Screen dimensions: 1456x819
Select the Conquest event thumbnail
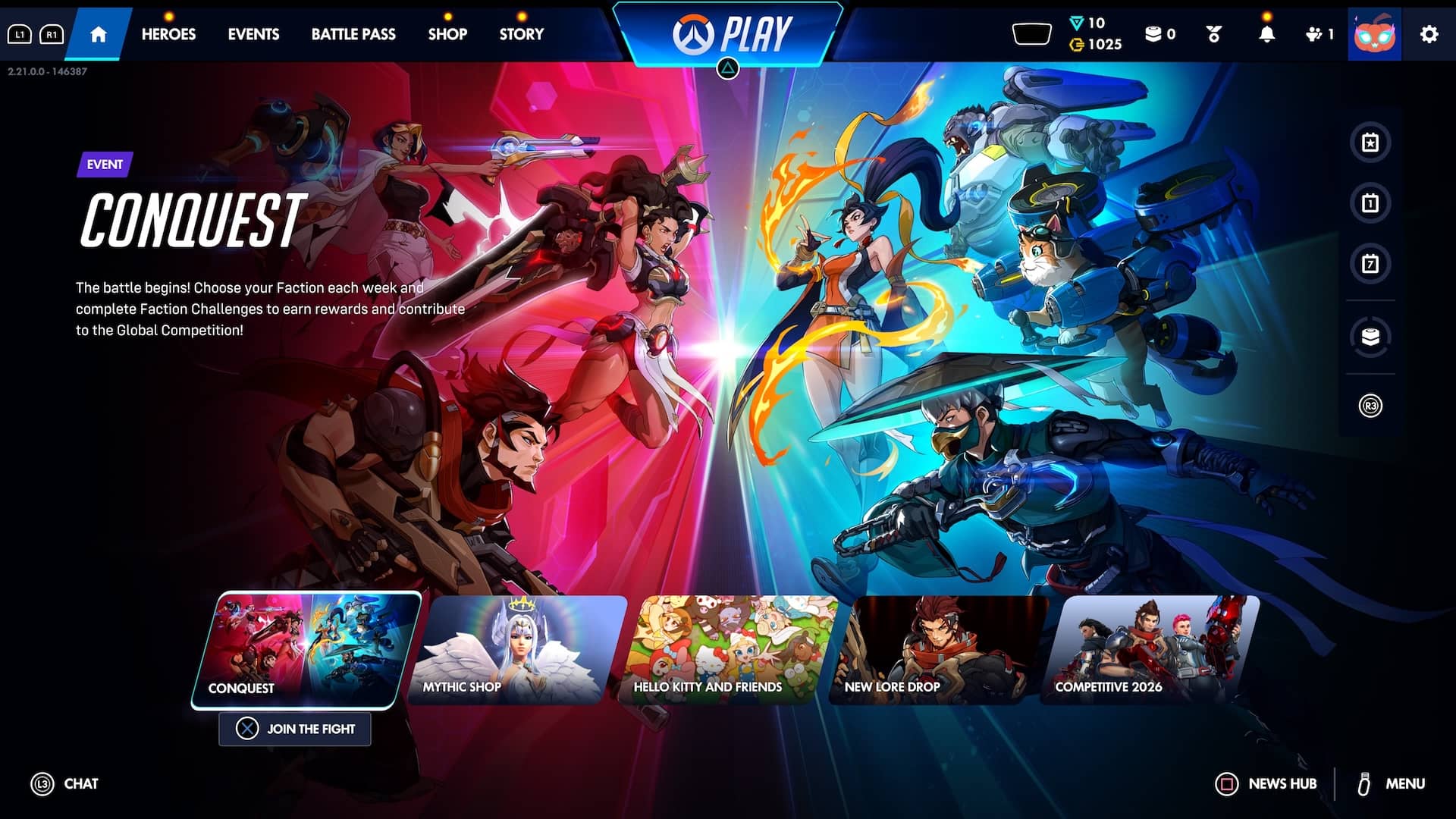click(306, 650)
